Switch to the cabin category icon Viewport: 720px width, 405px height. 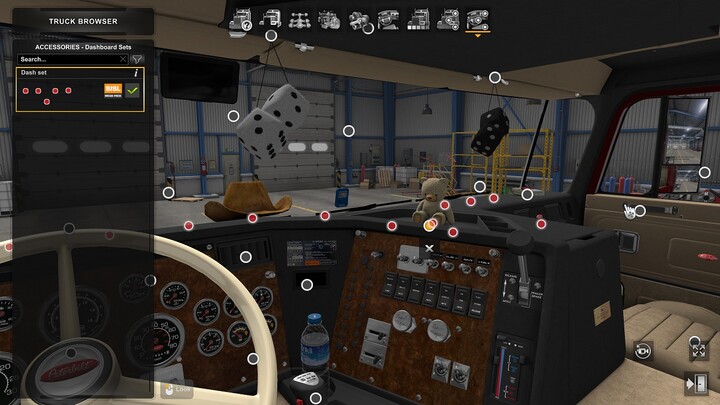(x=270, y=19)
